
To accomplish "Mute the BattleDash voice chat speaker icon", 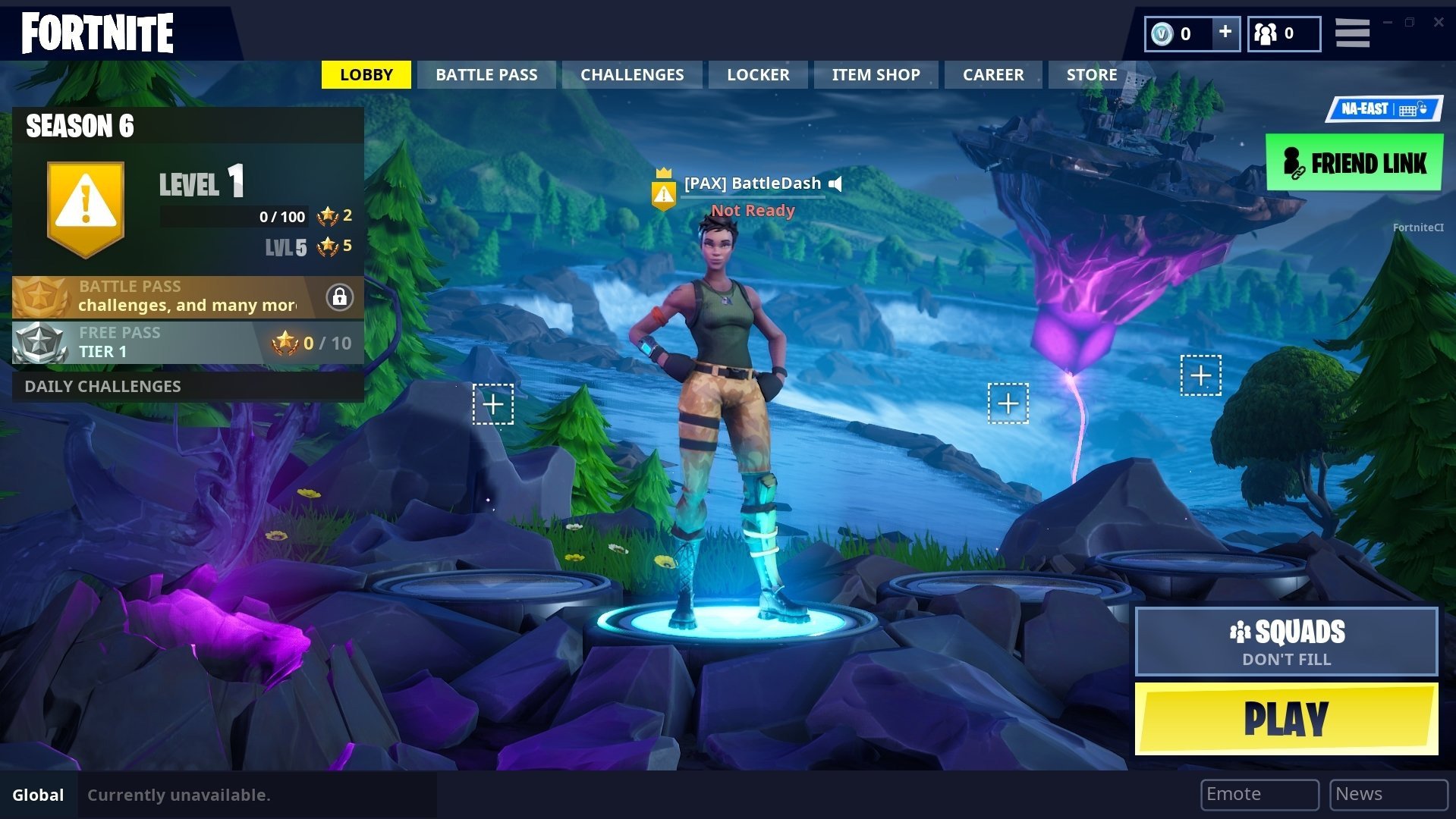I will tap(835, 183).
